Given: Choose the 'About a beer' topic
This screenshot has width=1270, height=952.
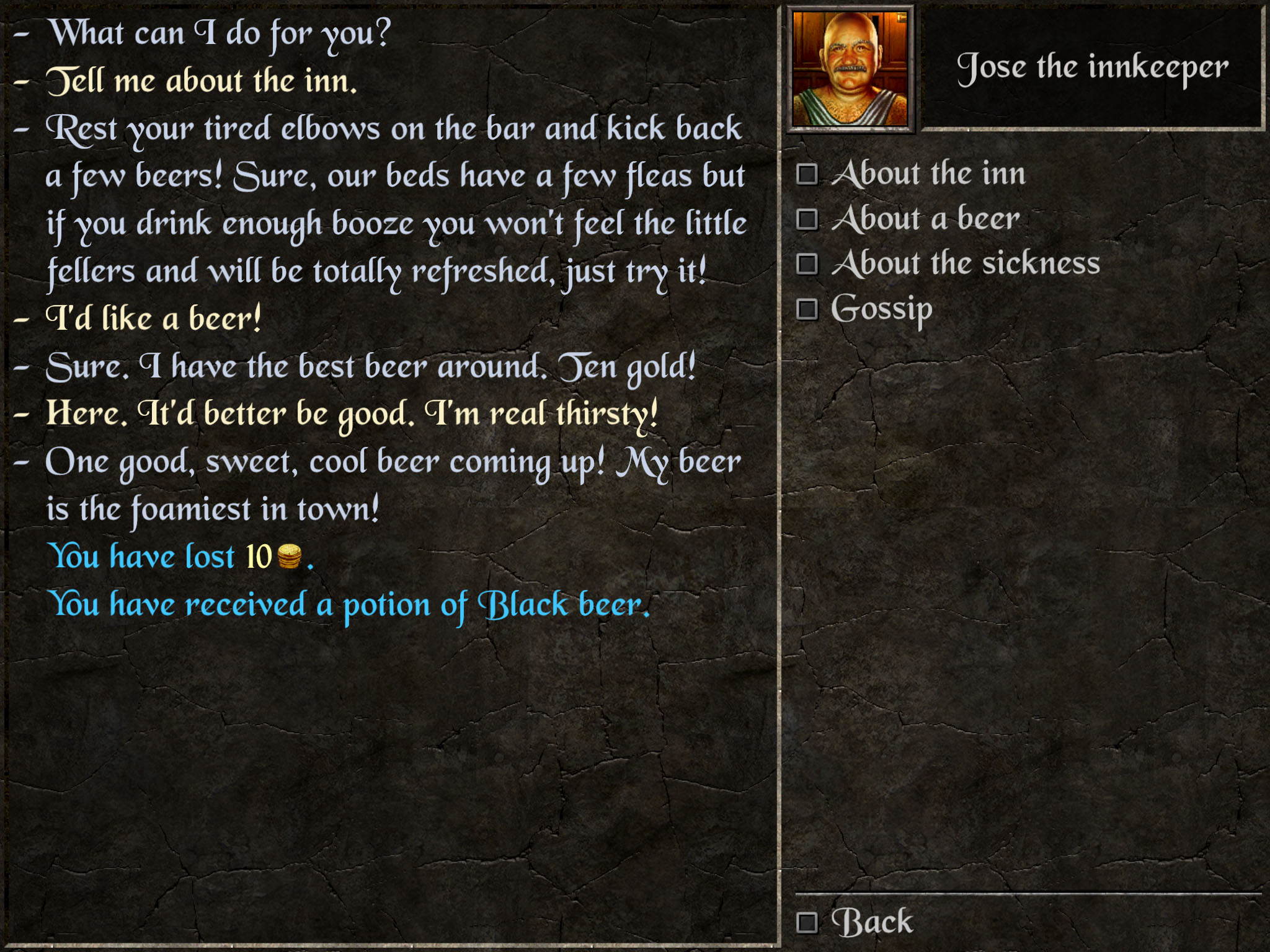Looking at the screenshot, I should 925,219.
